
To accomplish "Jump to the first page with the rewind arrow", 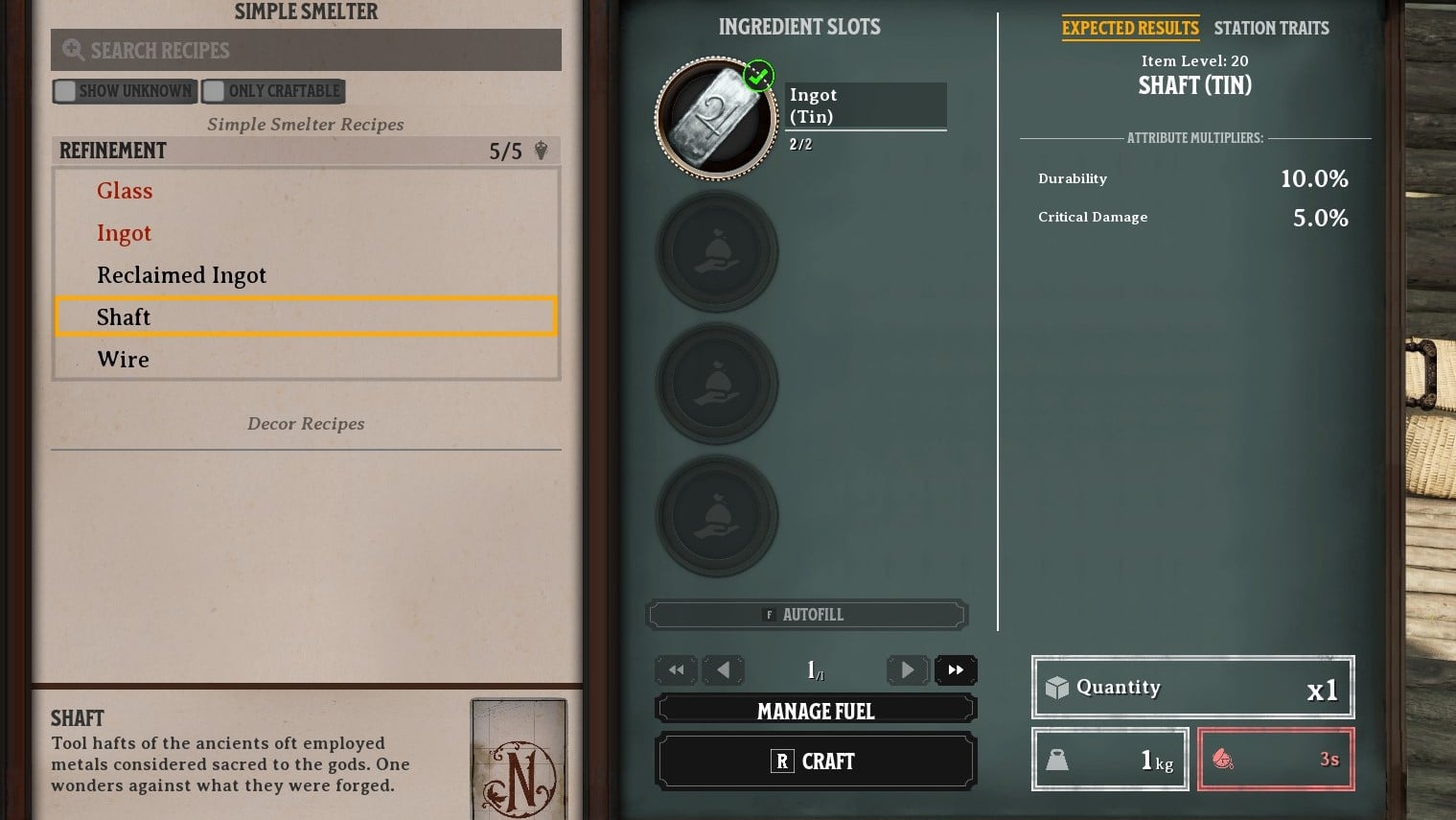I will click(x=676, y=670).
